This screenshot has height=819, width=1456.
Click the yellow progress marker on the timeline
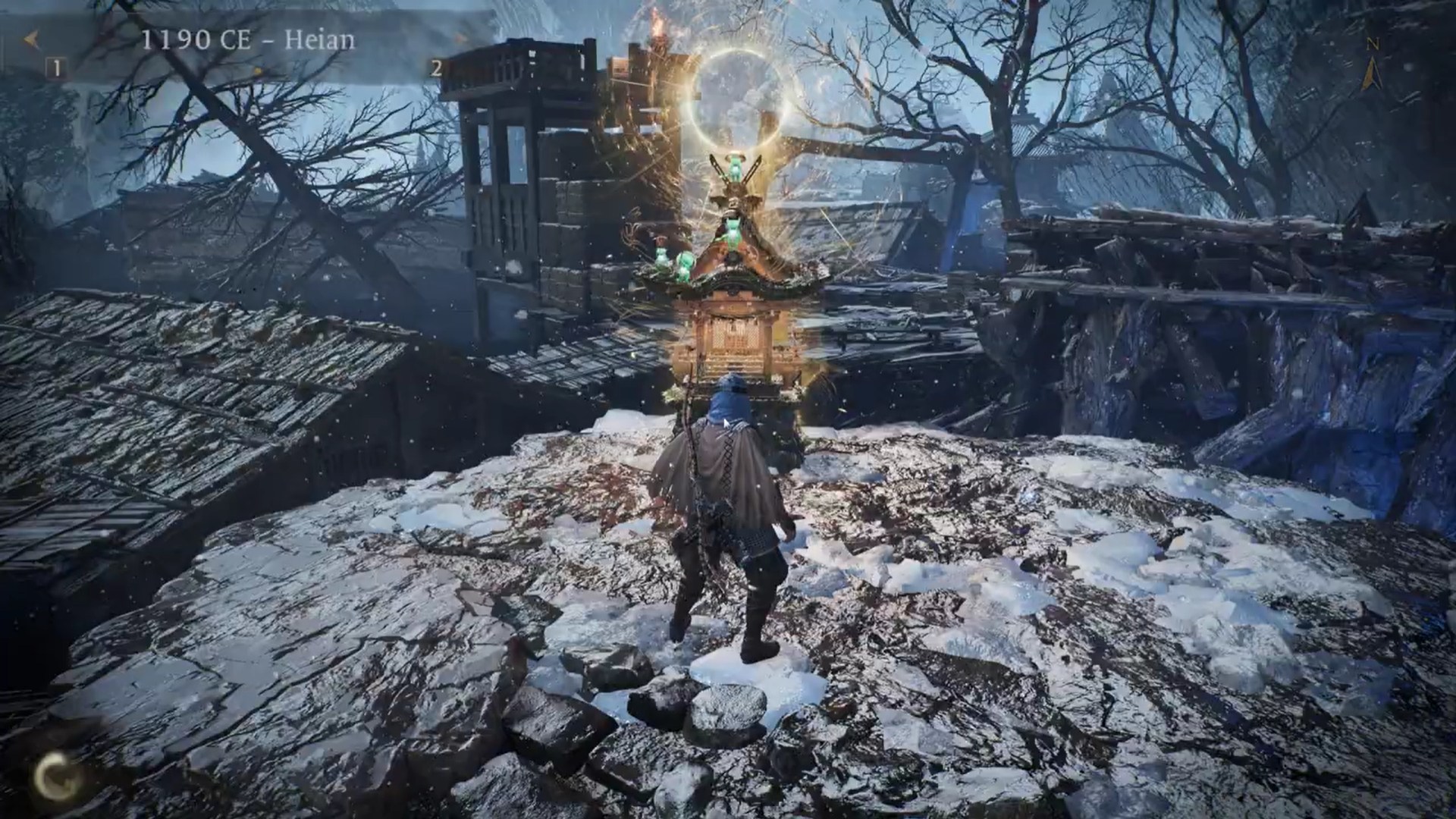(259, 71)
